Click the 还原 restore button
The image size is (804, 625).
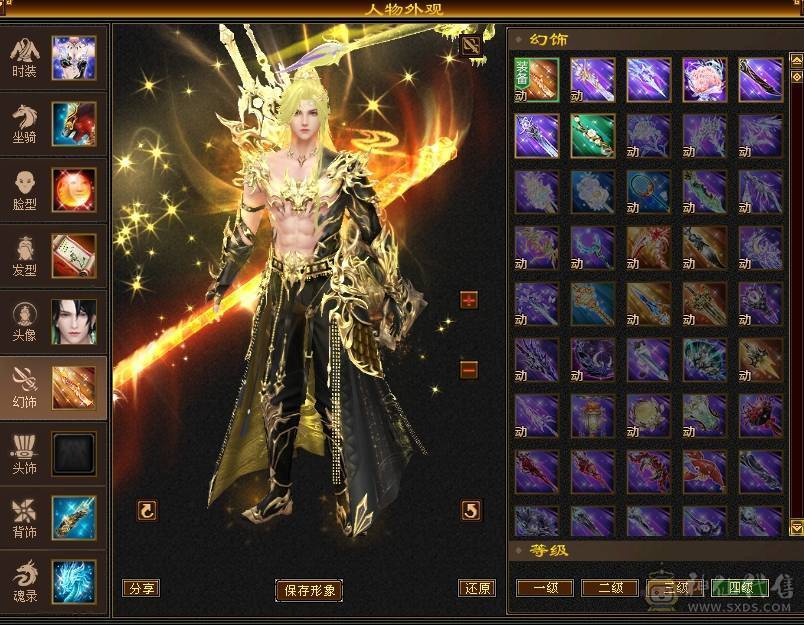point(476,588)
